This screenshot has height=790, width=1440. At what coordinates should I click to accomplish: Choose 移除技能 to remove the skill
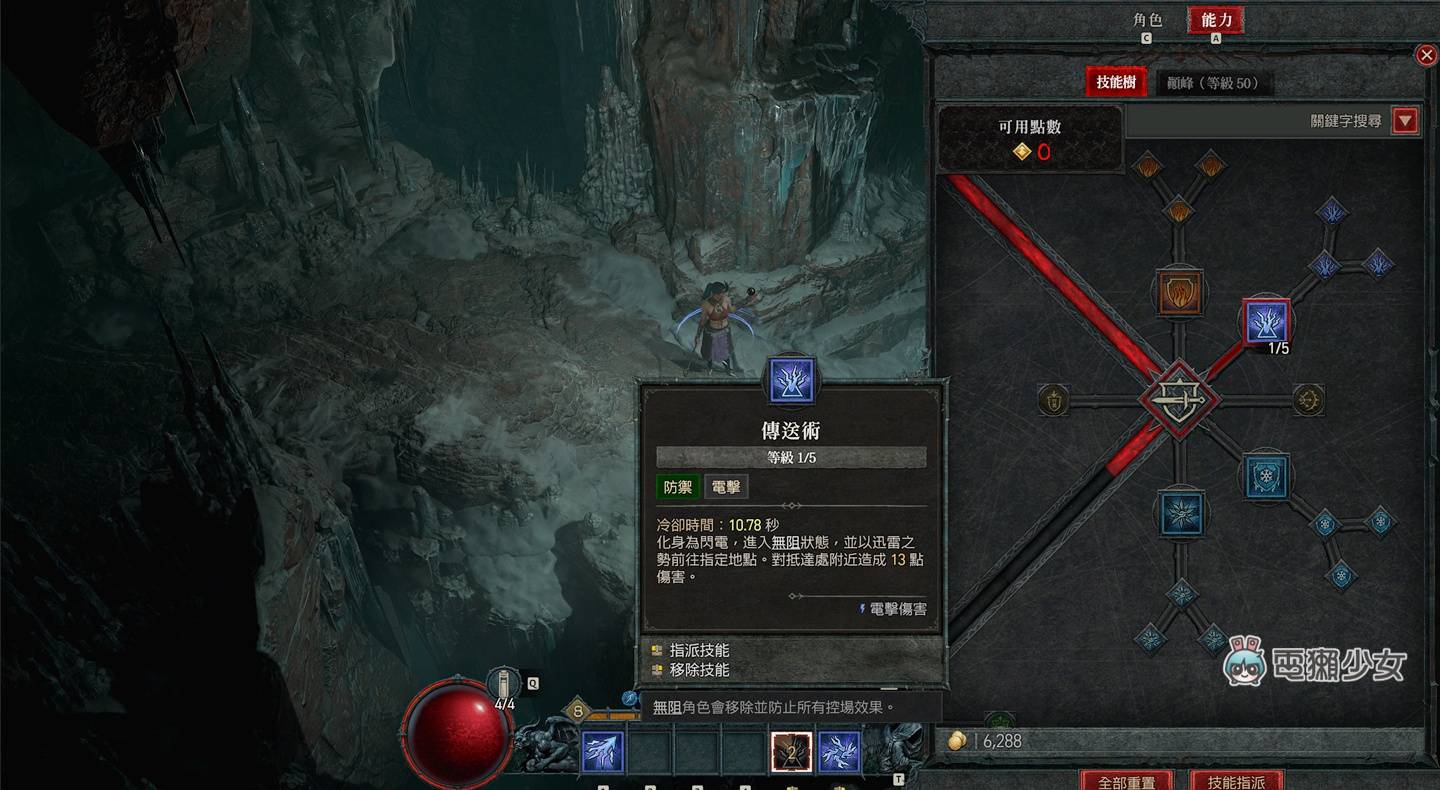coord(699,670)
